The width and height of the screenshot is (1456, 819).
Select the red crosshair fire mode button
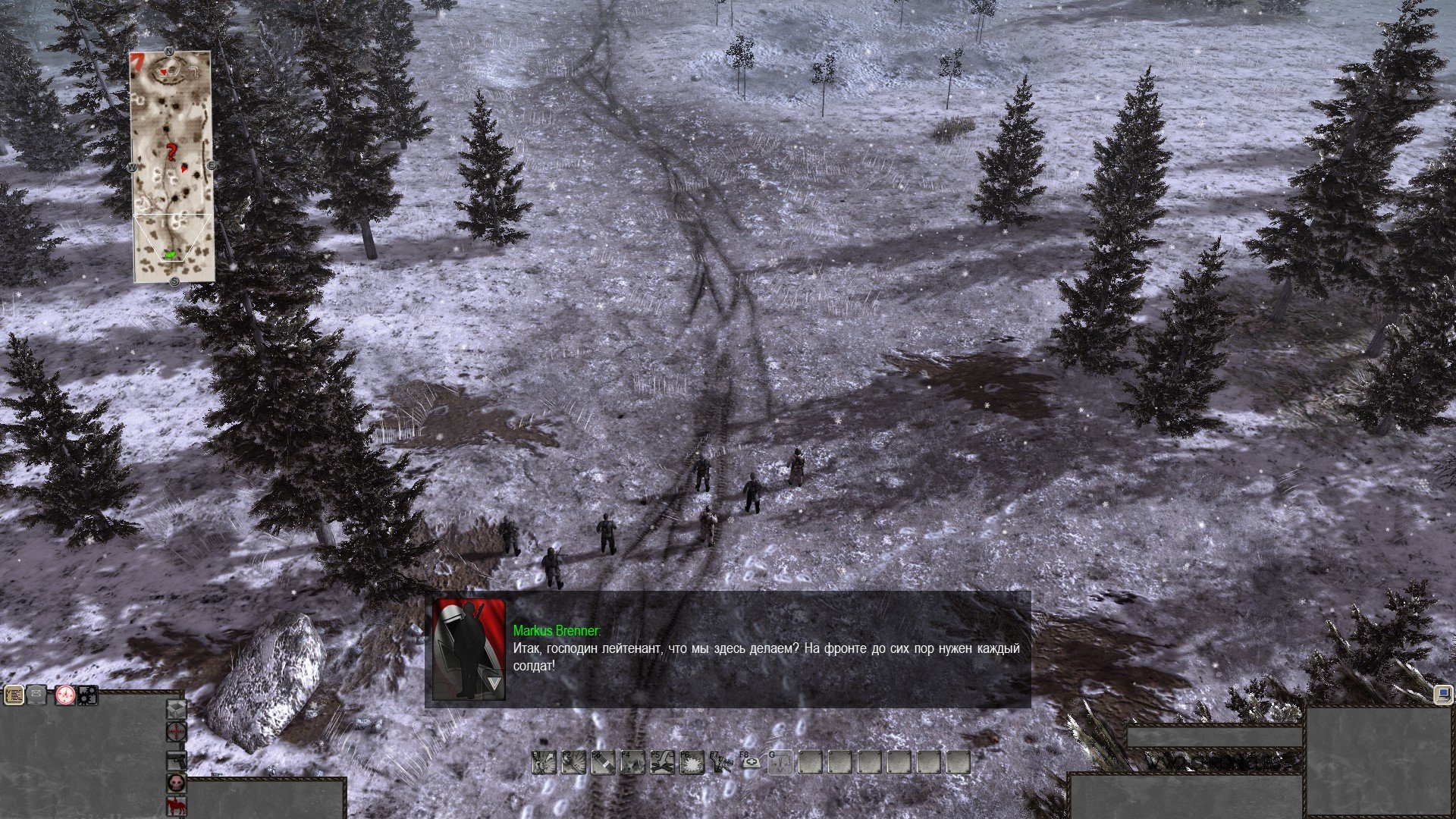pos(177,732)
